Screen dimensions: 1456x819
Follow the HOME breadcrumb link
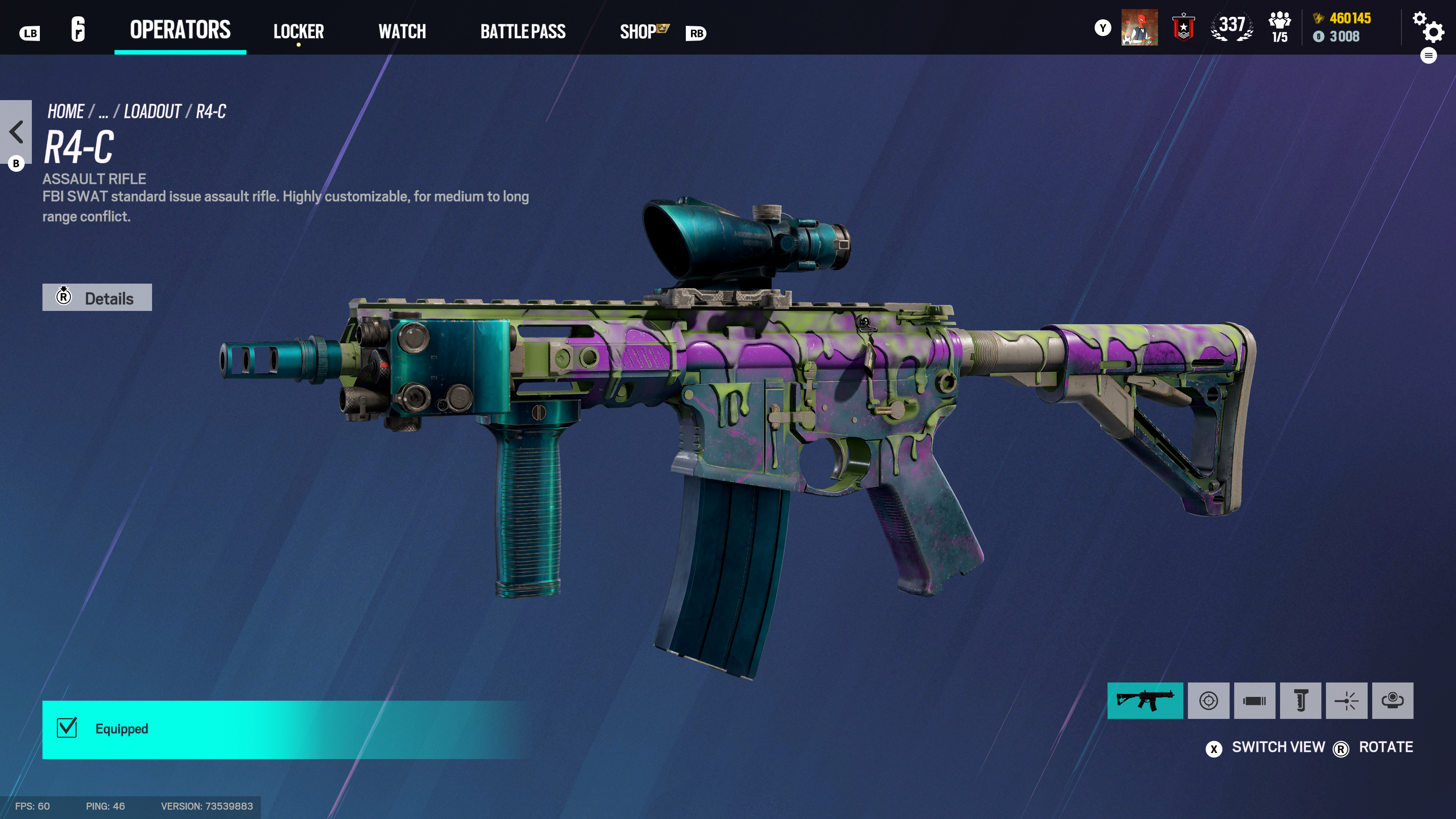tap(66, 111)
